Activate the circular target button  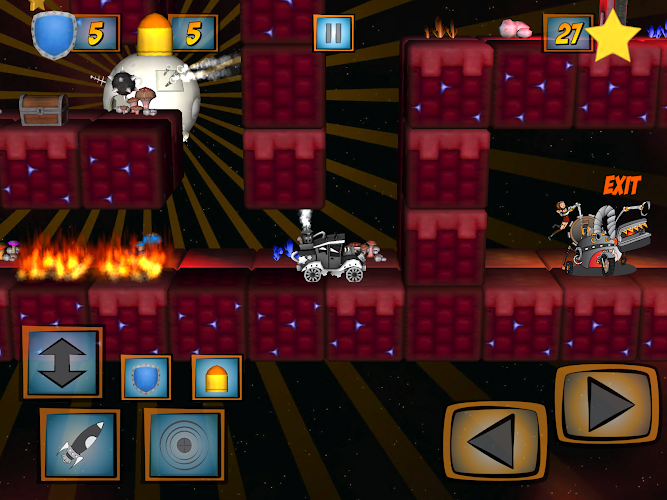pyautogui.click(x=184, y=444)
